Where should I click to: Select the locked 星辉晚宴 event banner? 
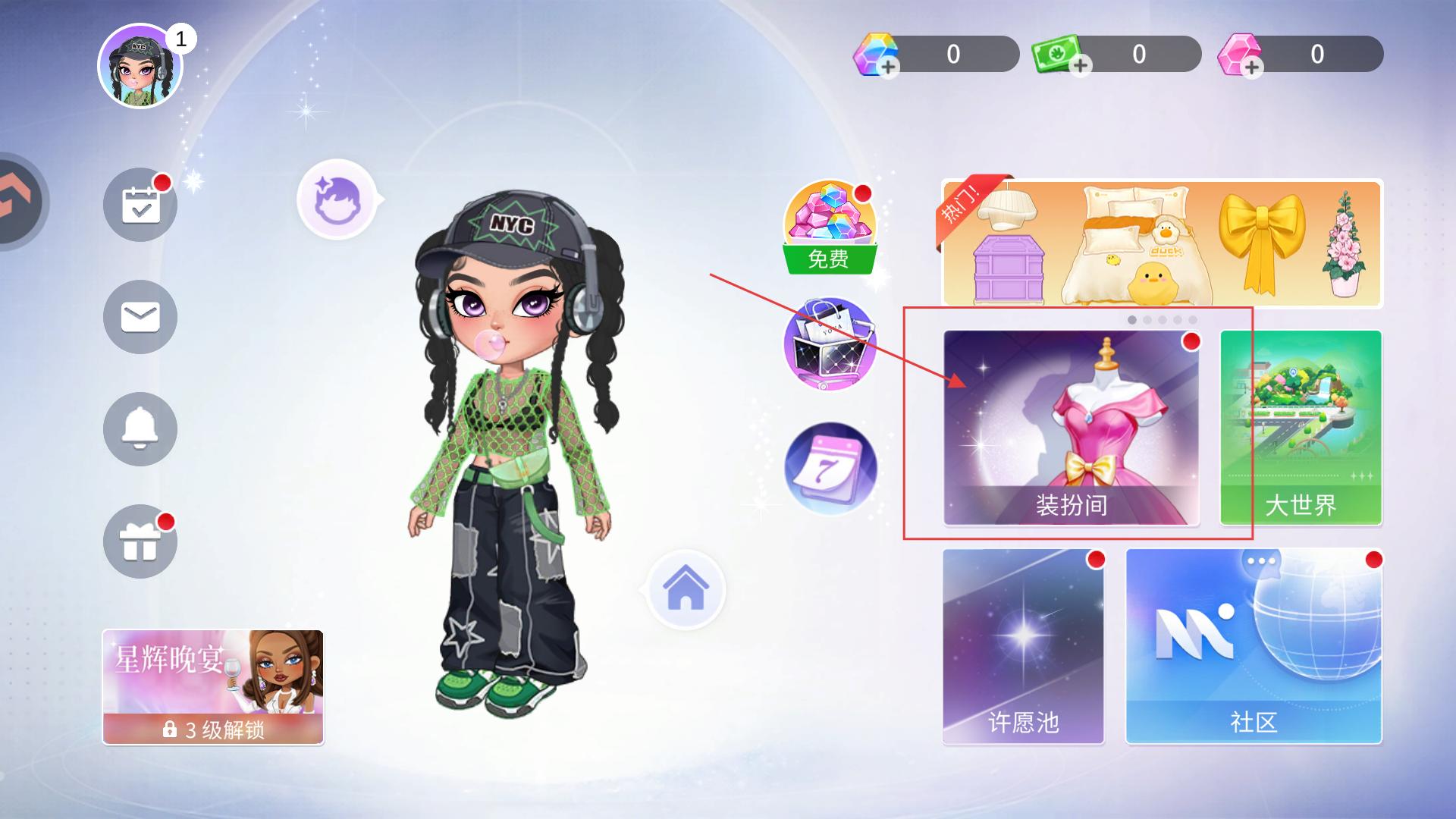click(x=213, y=687)
